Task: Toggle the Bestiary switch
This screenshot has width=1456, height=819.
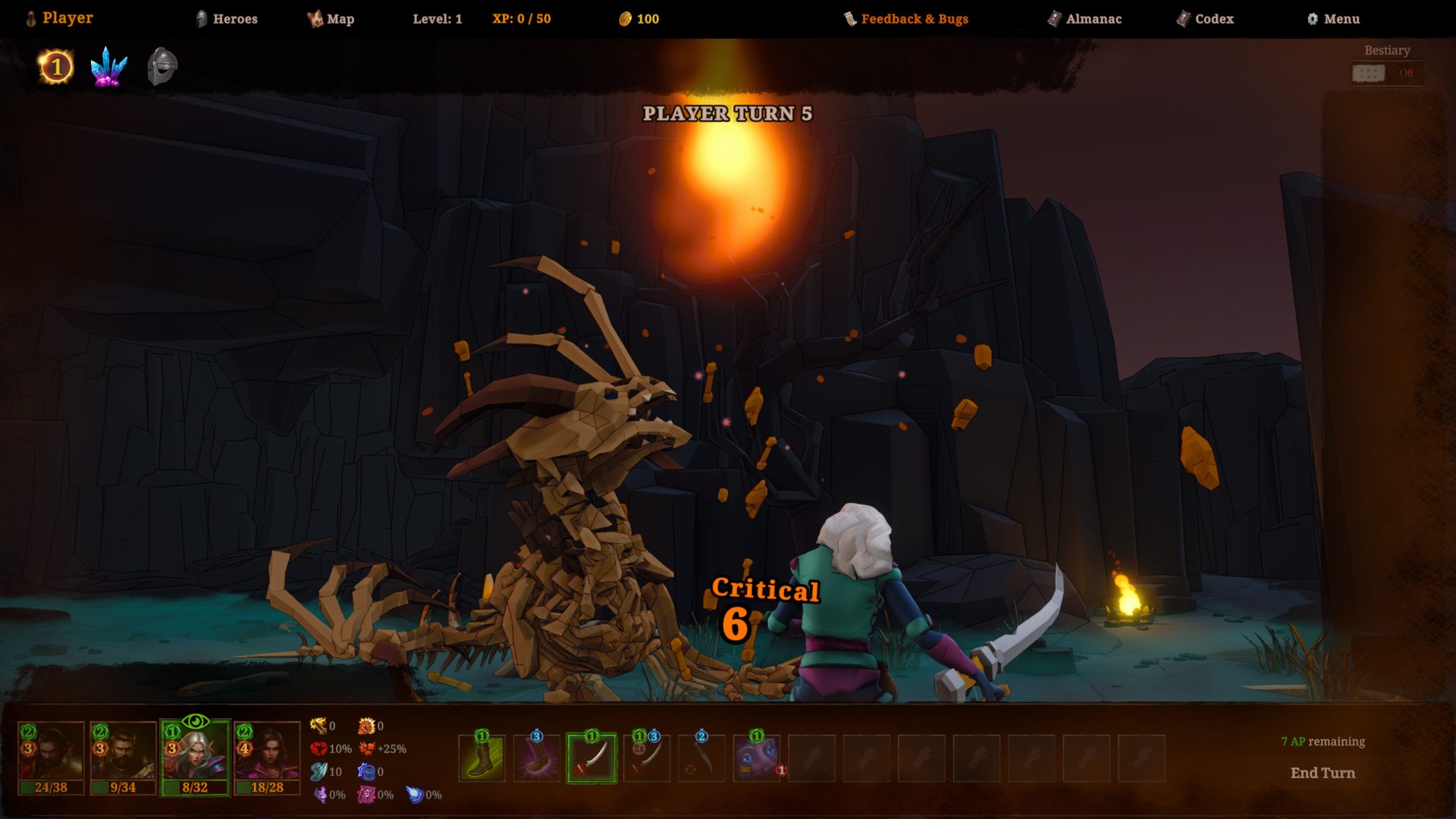Action: coord(1369,74)
